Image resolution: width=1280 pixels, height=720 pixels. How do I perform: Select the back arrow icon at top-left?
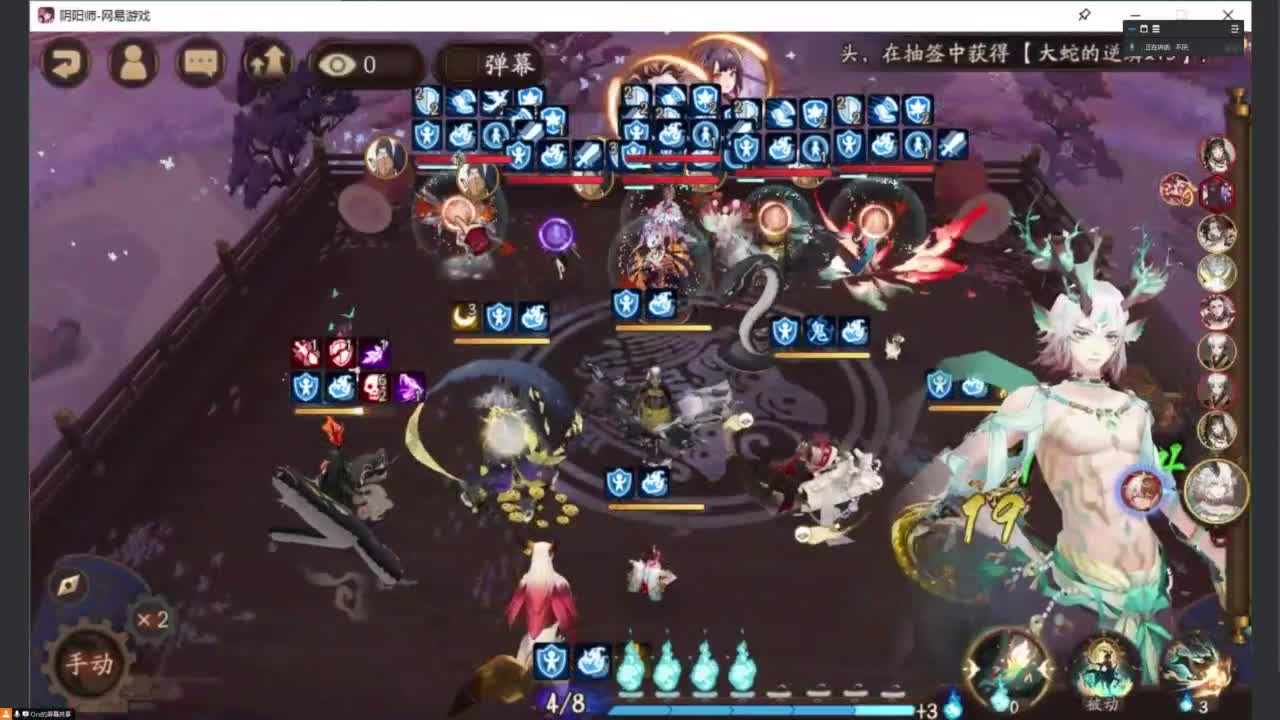coord(64,63)
